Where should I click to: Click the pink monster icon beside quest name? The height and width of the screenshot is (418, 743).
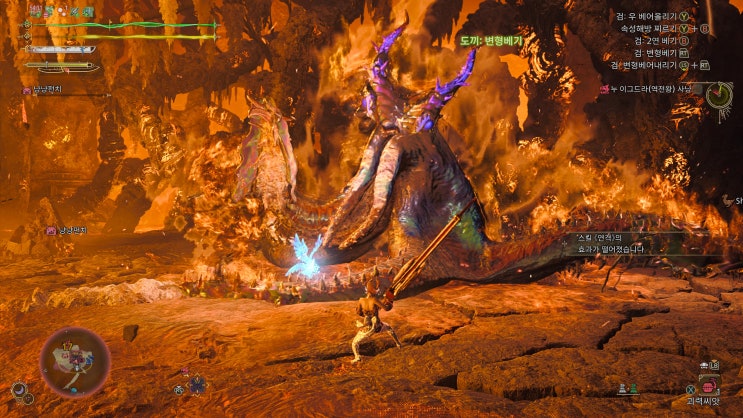coord(605,89)
